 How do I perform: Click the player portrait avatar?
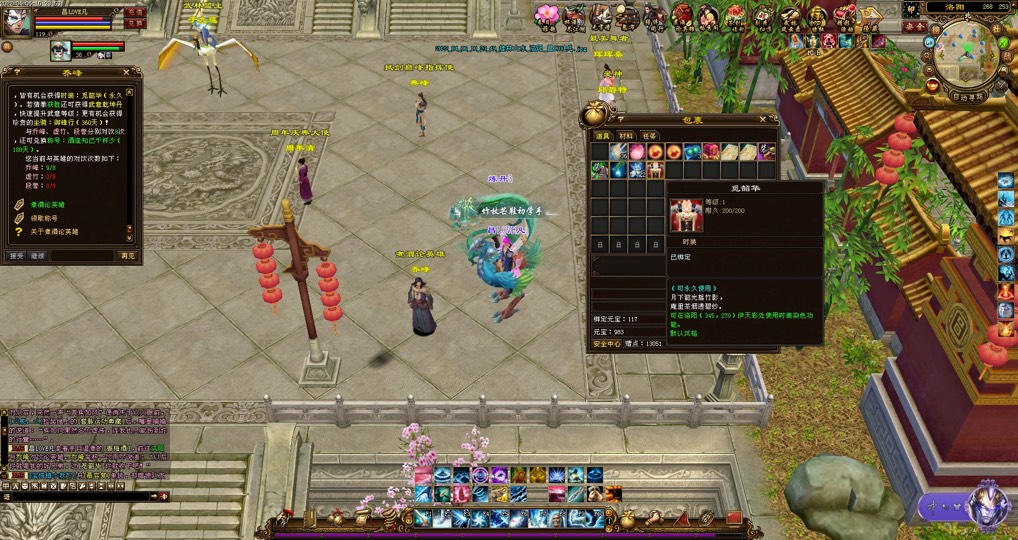pos(17,20)
